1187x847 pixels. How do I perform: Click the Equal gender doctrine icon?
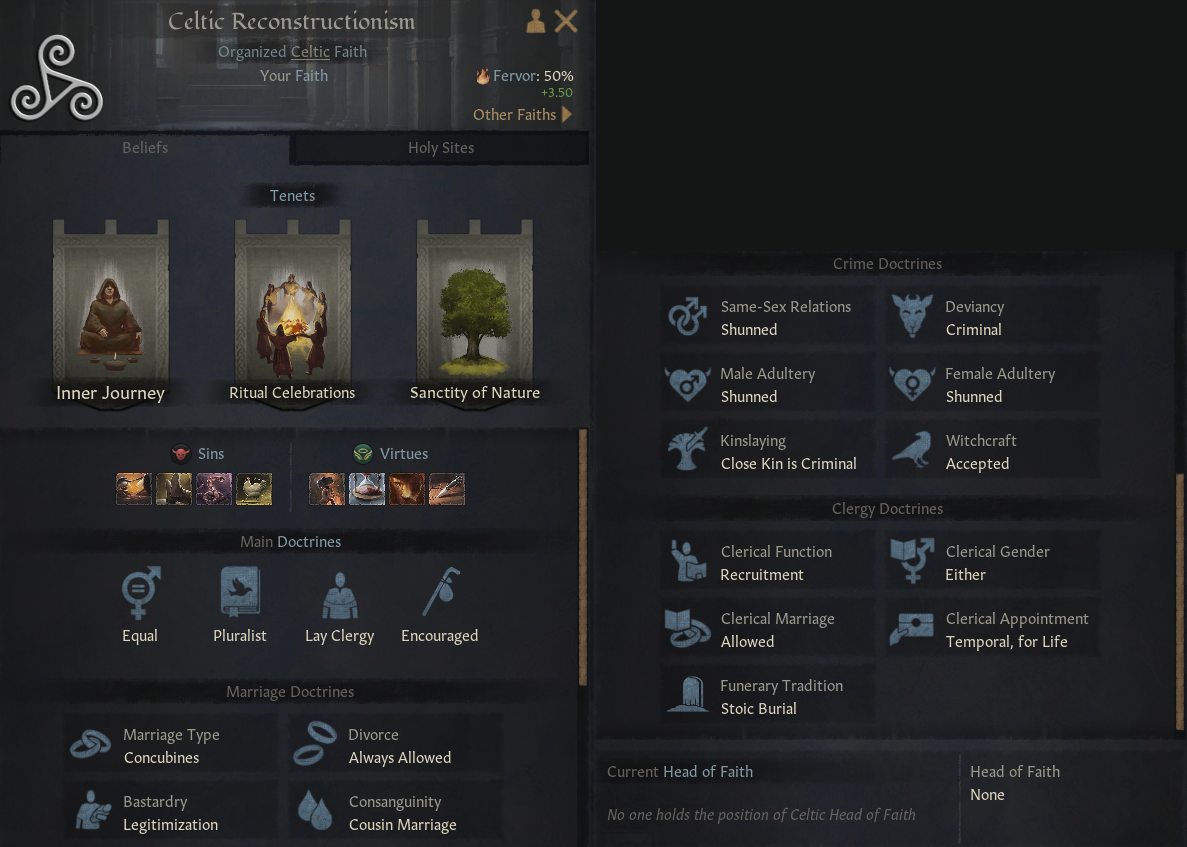(140, 594)
